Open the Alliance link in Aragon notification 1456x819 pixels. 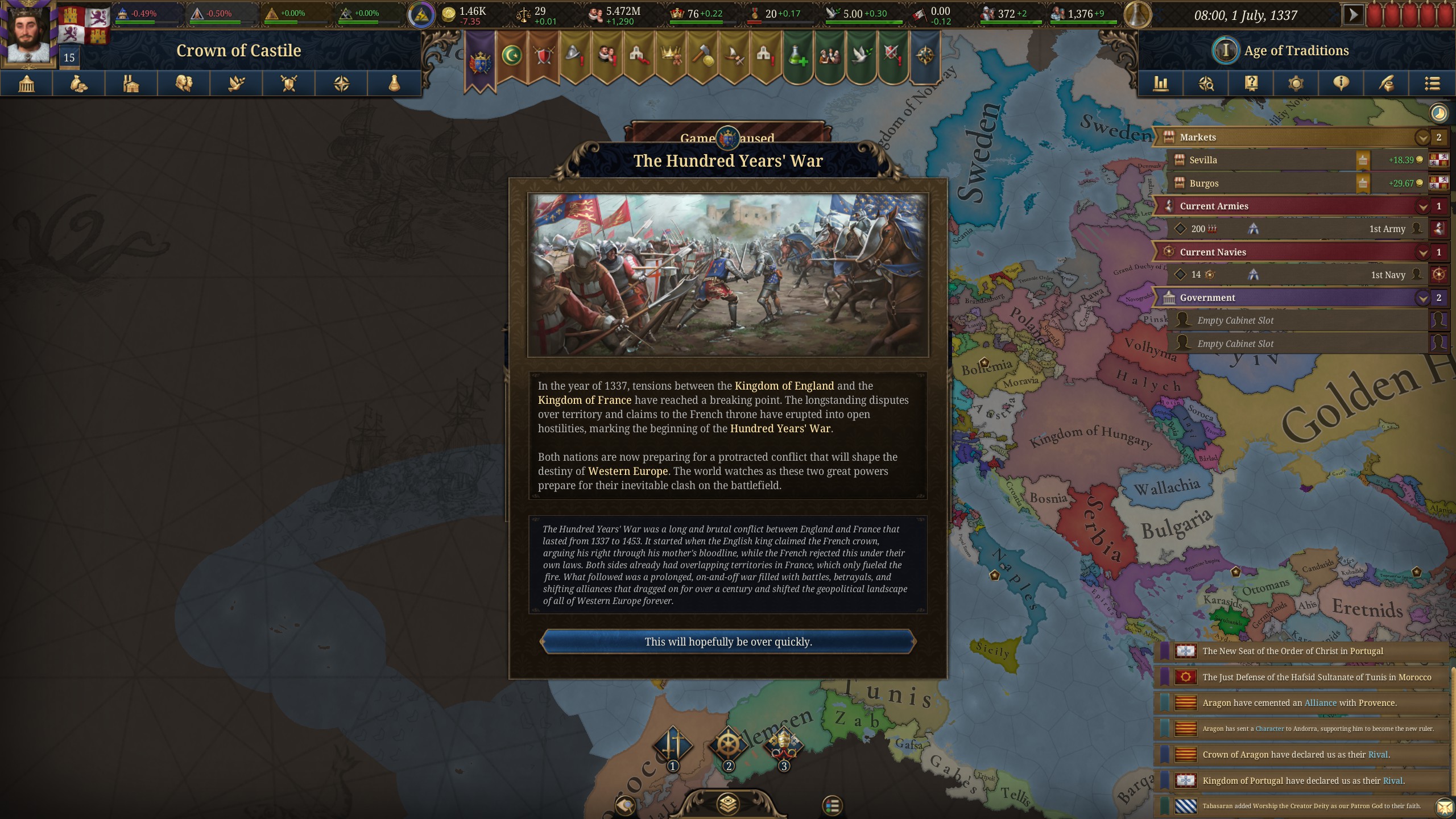tap(1321, 702)
